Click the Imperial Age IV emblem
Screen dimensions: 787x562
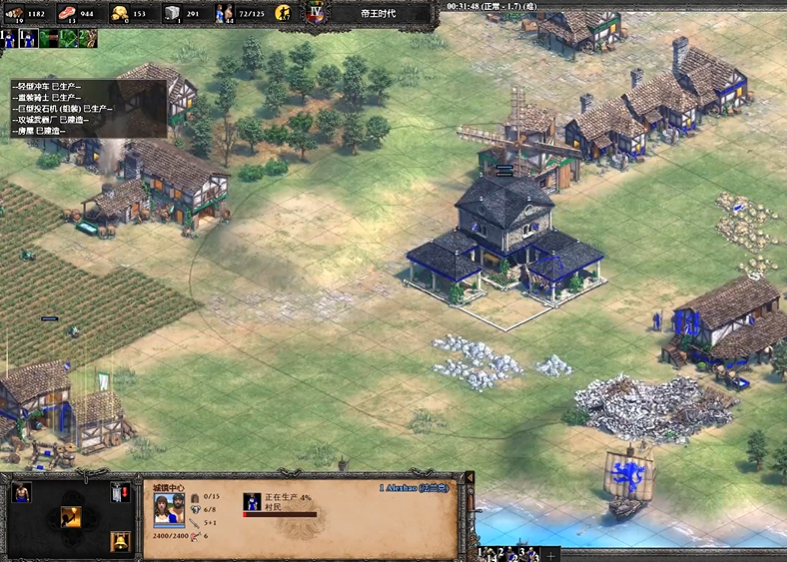point(317,13)
